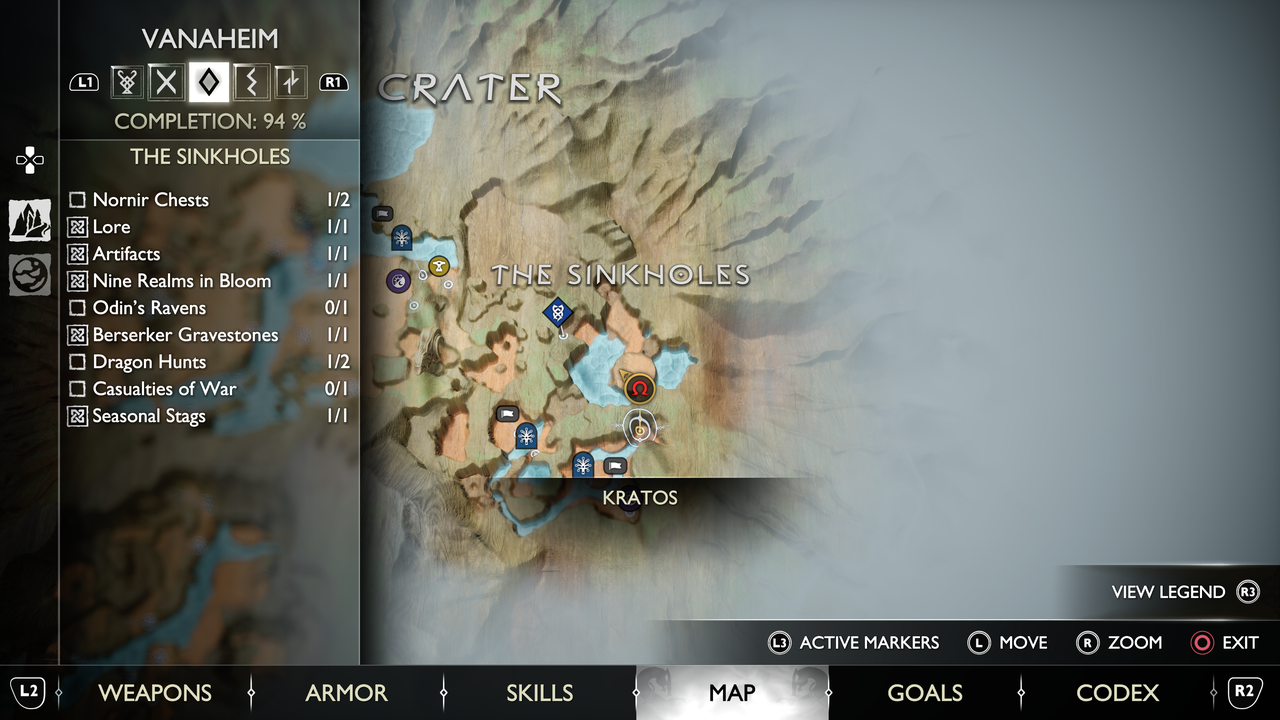Click the d-pad icon in the left sidebar

click(27, 159)
